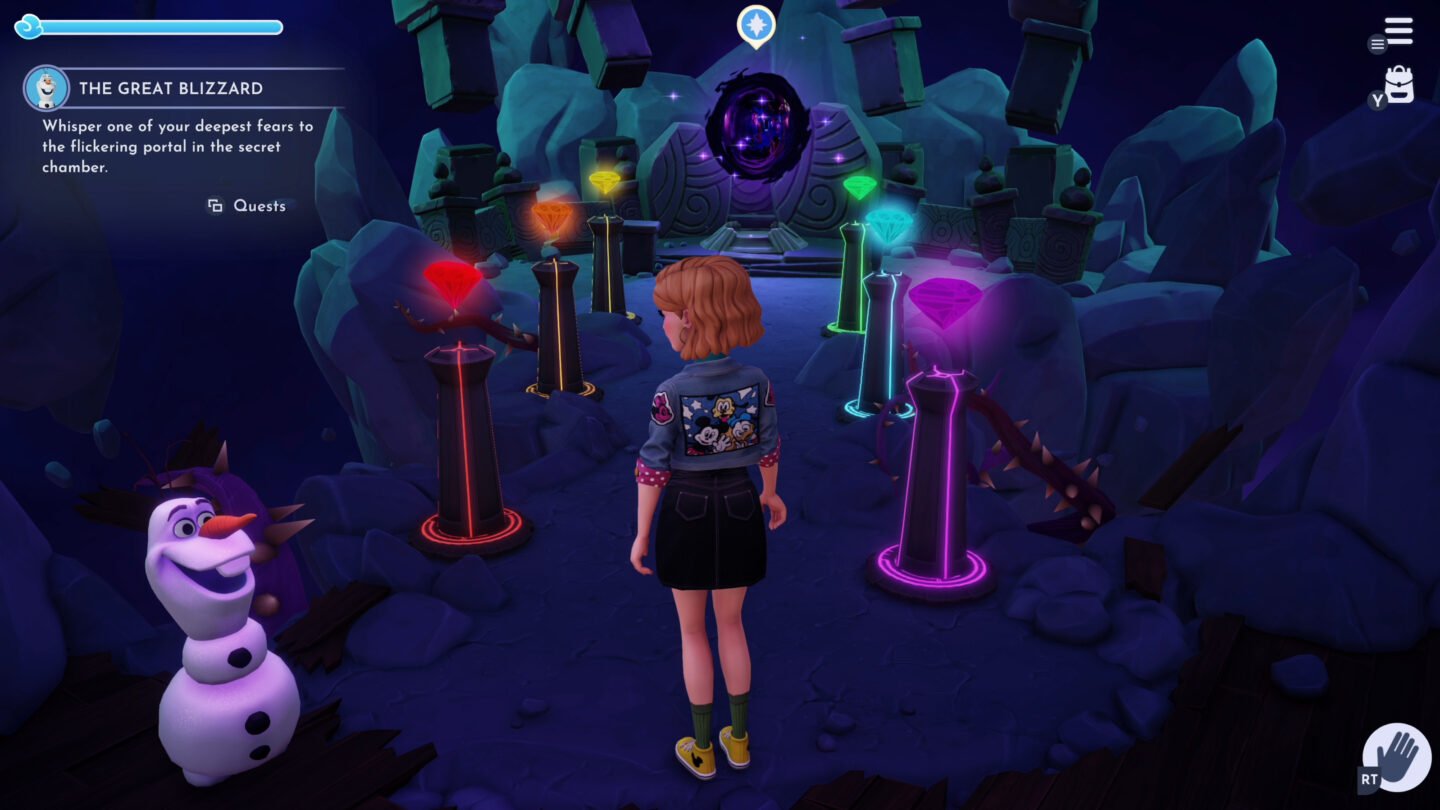
Task: Select The Great Blizzard quest tracker
Action: coord(171,88)
